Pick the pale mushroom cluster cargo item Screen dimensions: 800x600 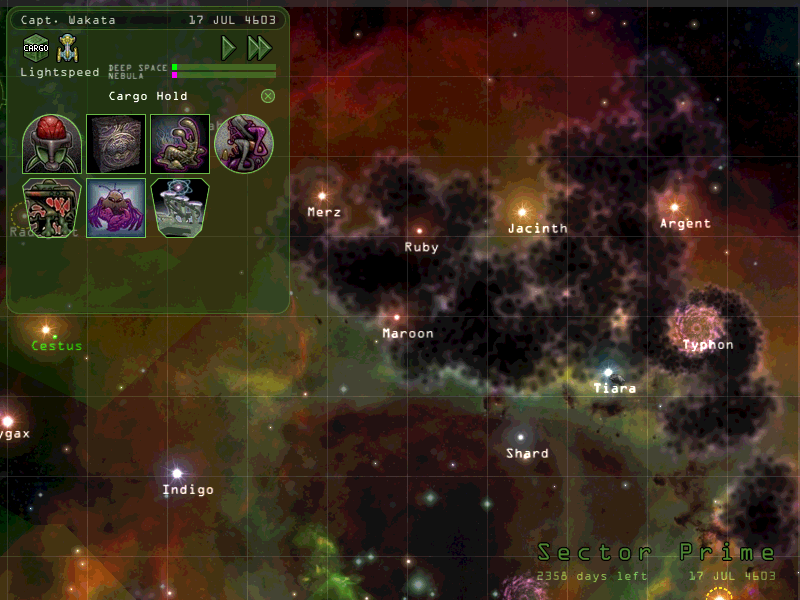[180, 208]
